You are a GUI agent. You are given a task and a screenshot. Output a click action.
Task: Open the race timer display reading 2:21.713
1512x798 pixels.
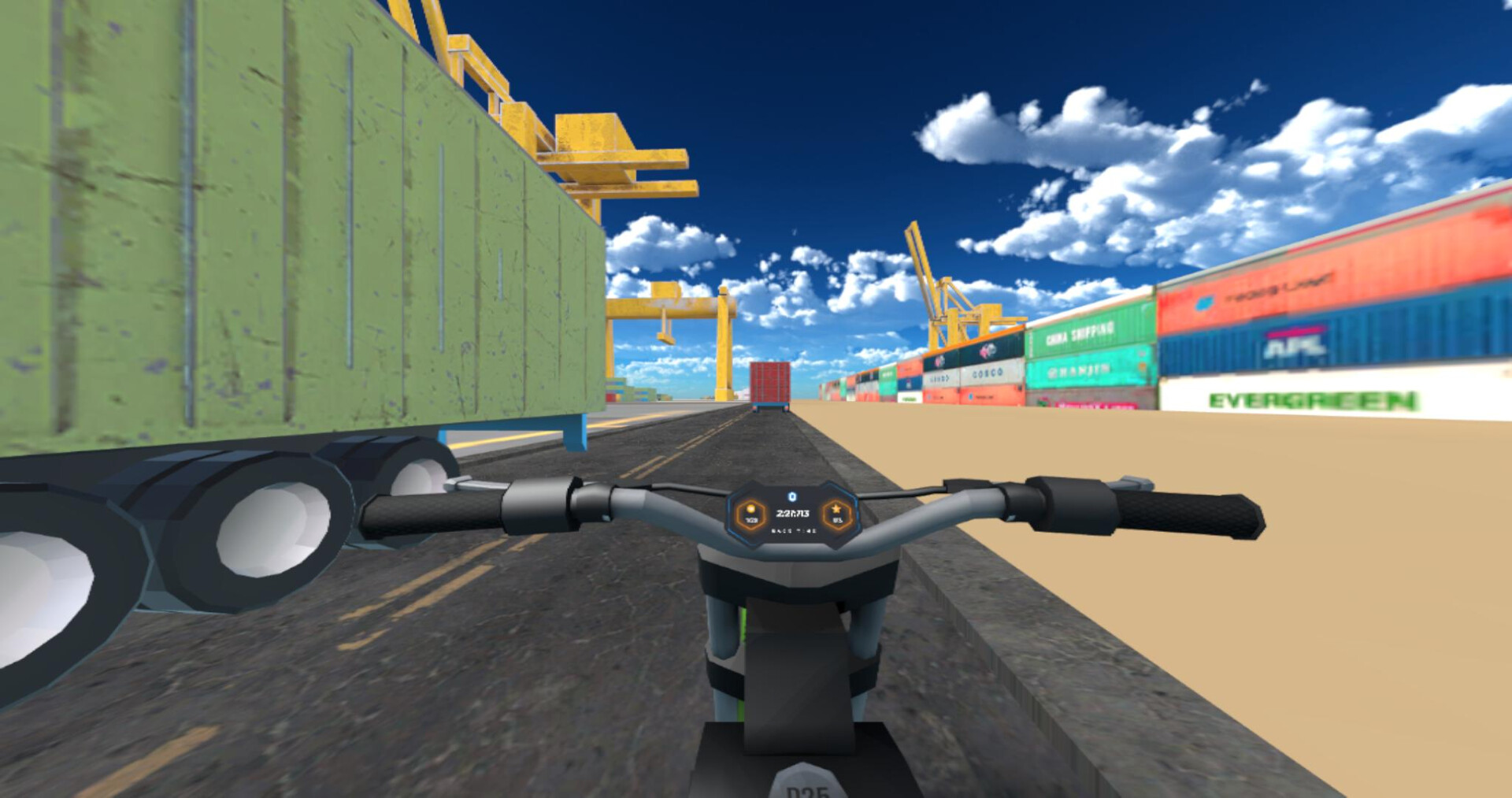[793, 514]
